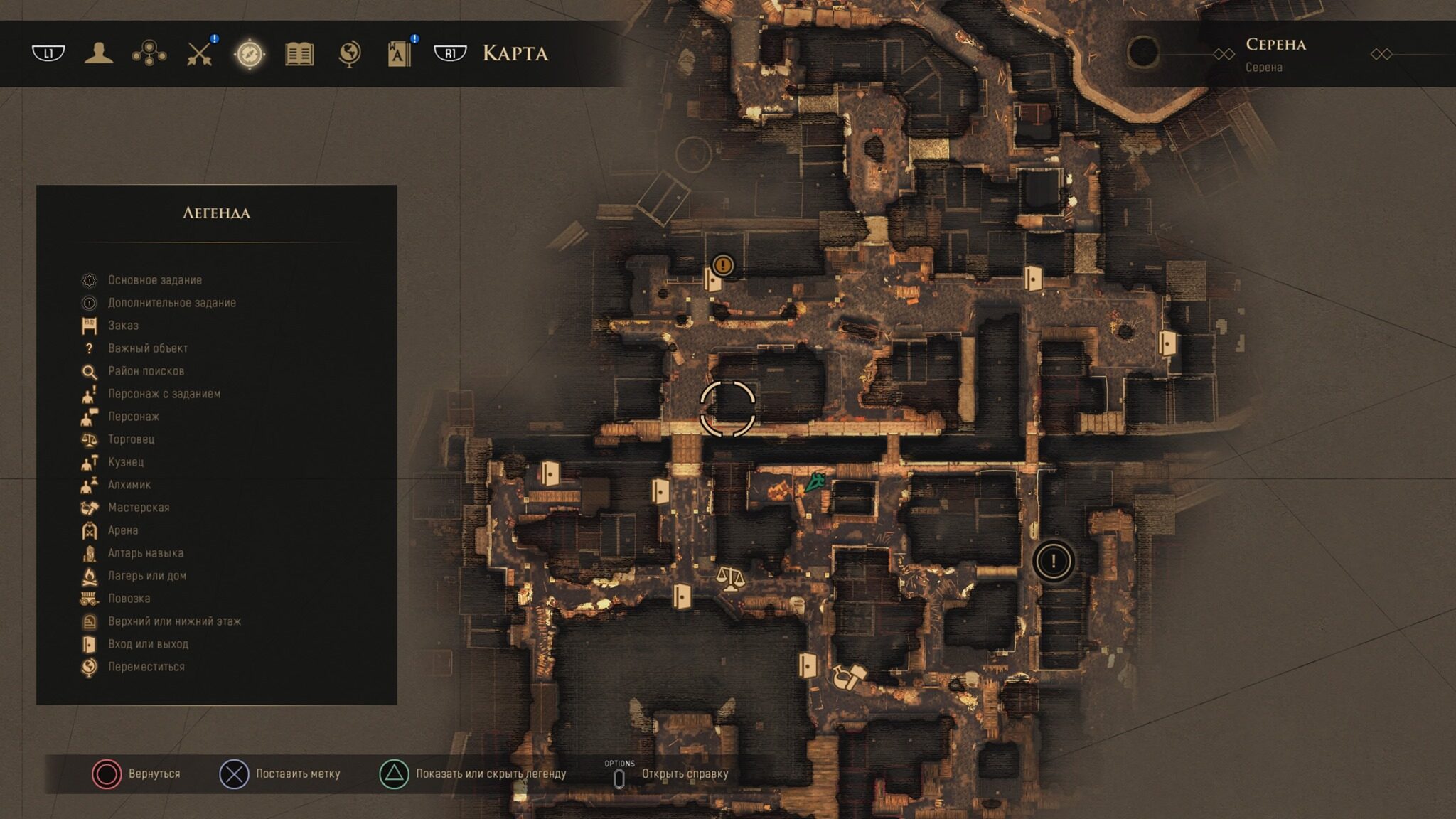This screenshot has height=819, width=1456.
Task: Select the 'Кузнец' legend entry
Action: (x=126, y=462)
